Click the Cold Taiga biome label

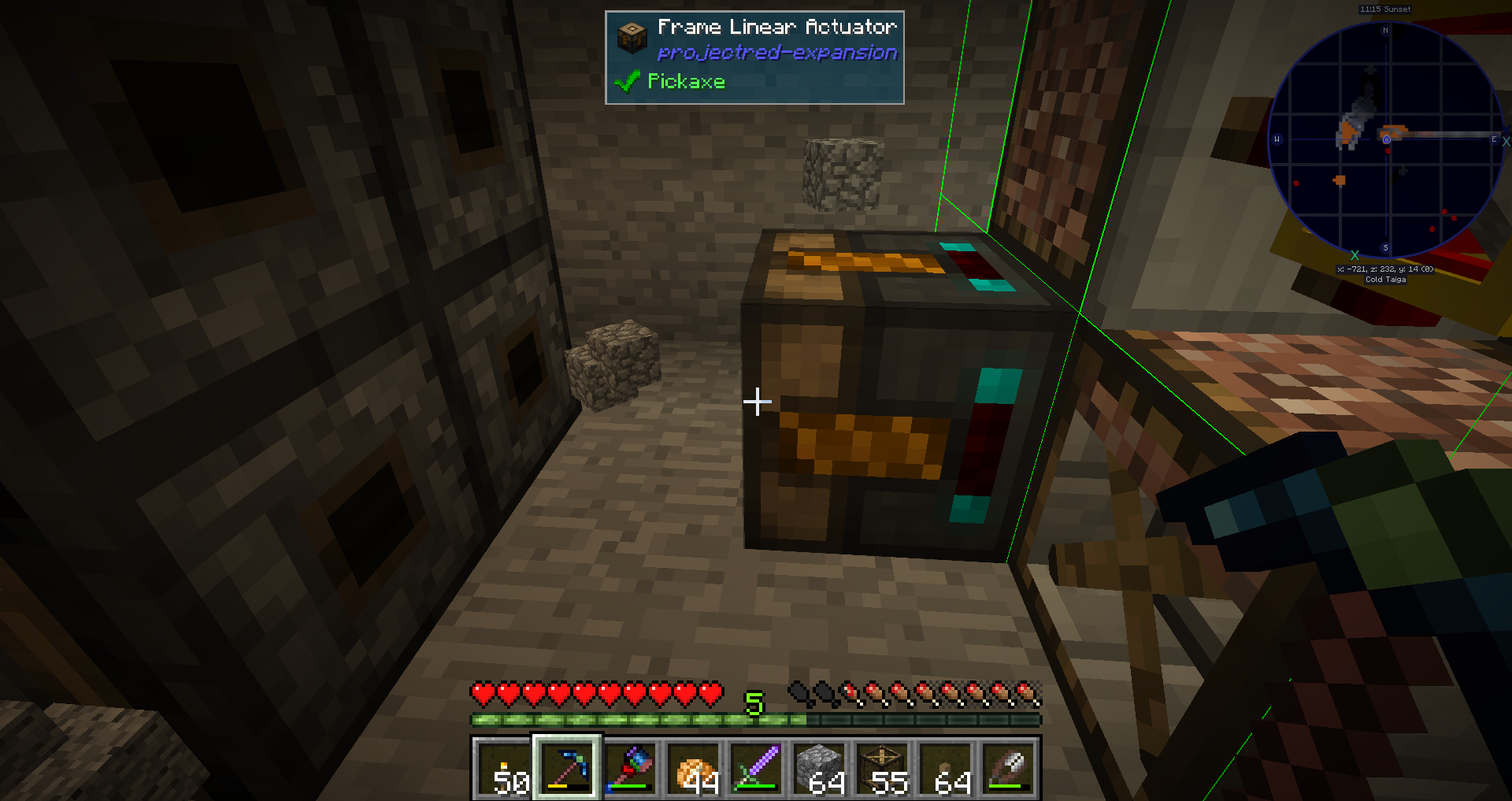click(1387, 280)
